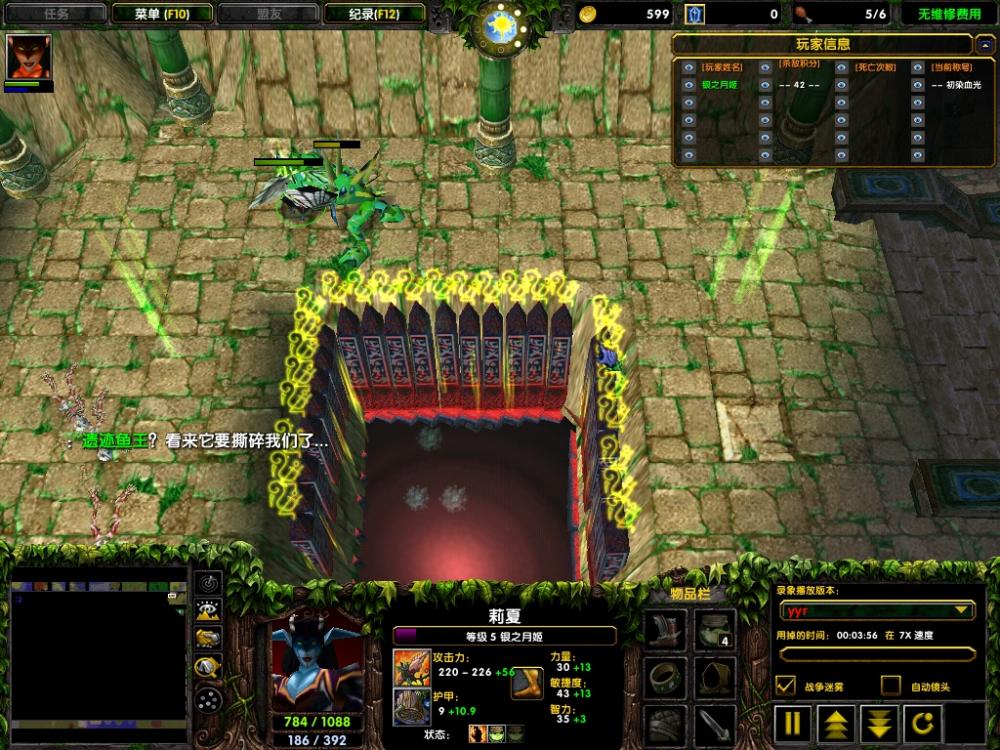Toggle minimap ally color mode button
Image resolution: width=1000 pixels, height=750 pixels.
point(208,639)
